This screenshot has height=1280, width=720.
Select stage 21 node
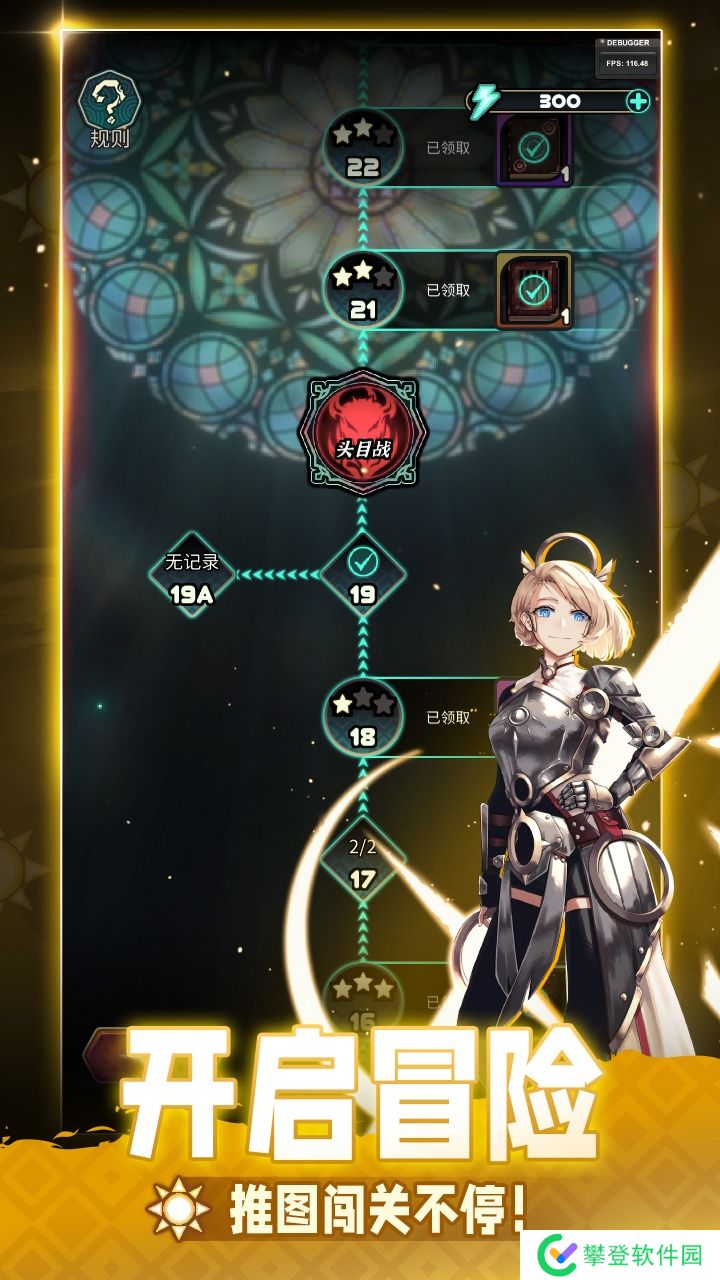tap(362, 290)
